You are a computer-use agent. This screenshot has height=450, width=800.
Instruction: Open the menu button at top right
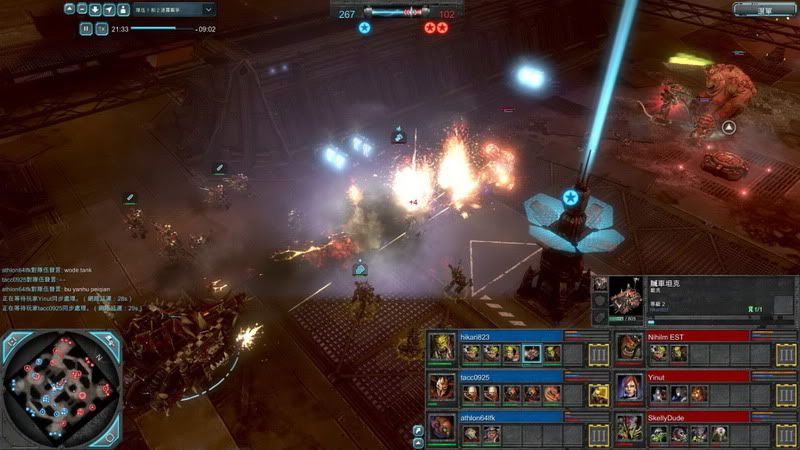(x=765, y=8)
